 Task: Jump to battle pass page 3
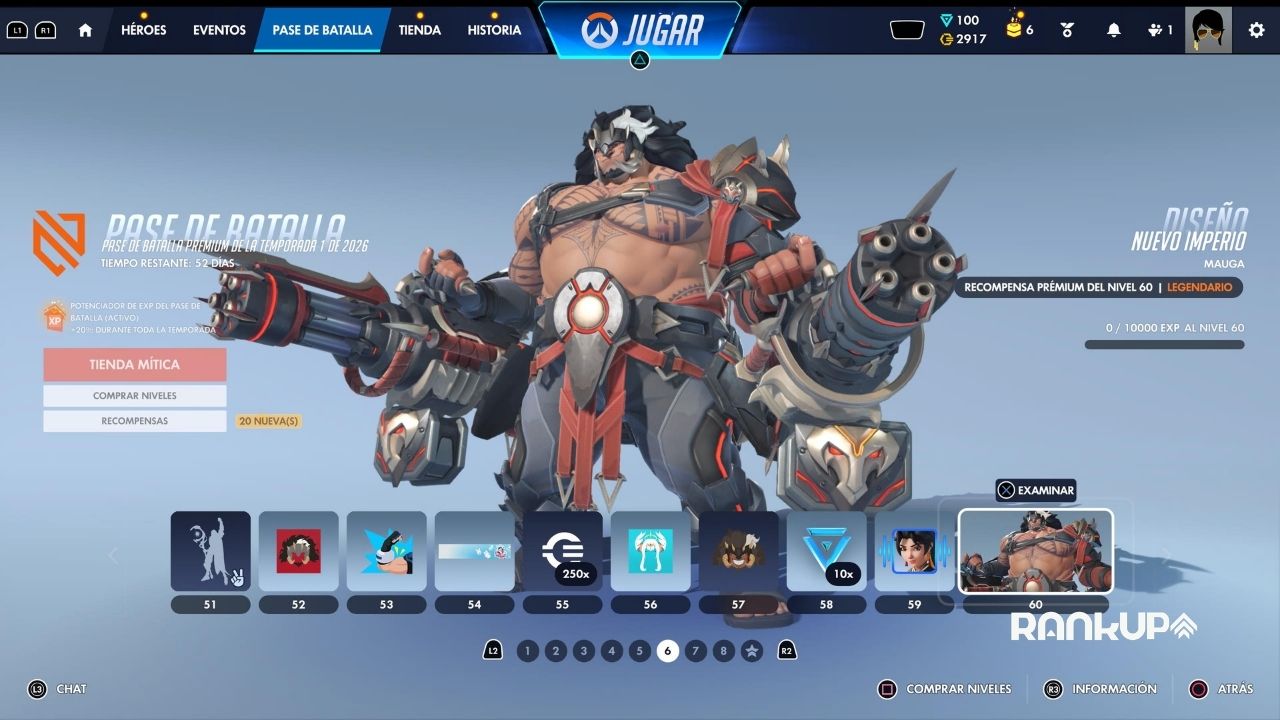click(584, 651)
